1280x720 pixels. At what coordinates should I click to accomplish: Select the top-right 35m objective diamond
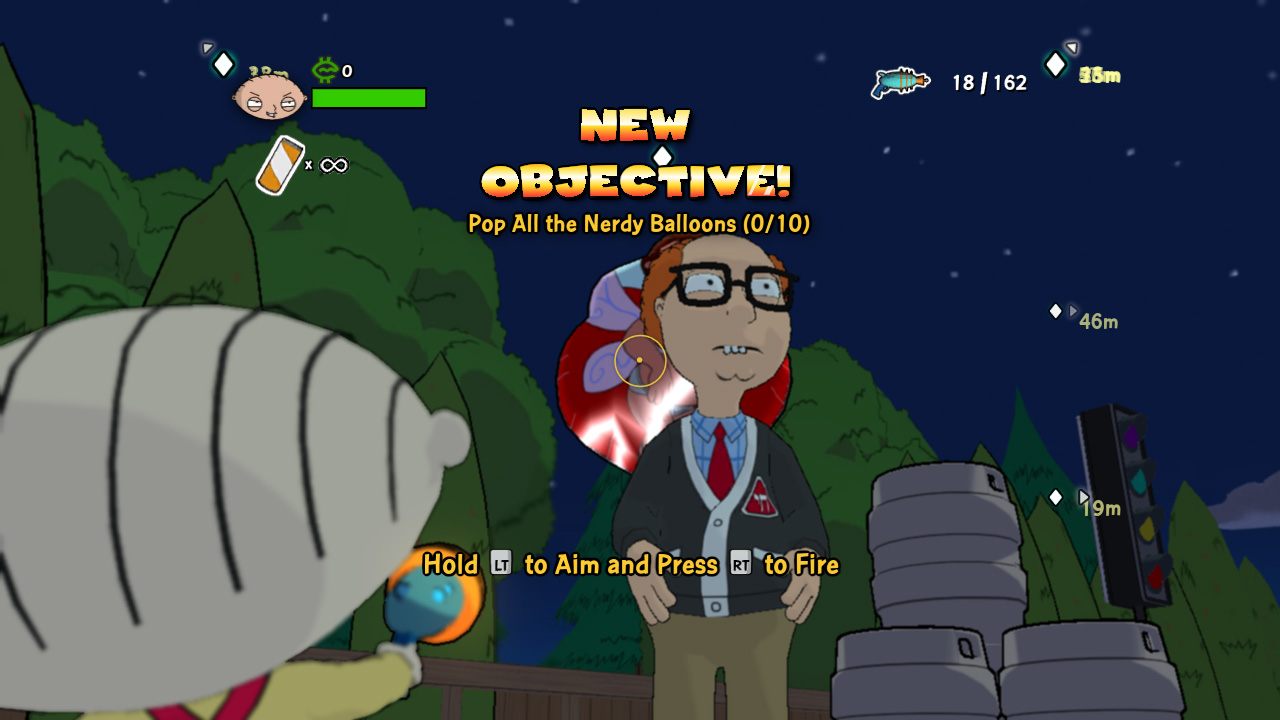(x=1055, y=64)
